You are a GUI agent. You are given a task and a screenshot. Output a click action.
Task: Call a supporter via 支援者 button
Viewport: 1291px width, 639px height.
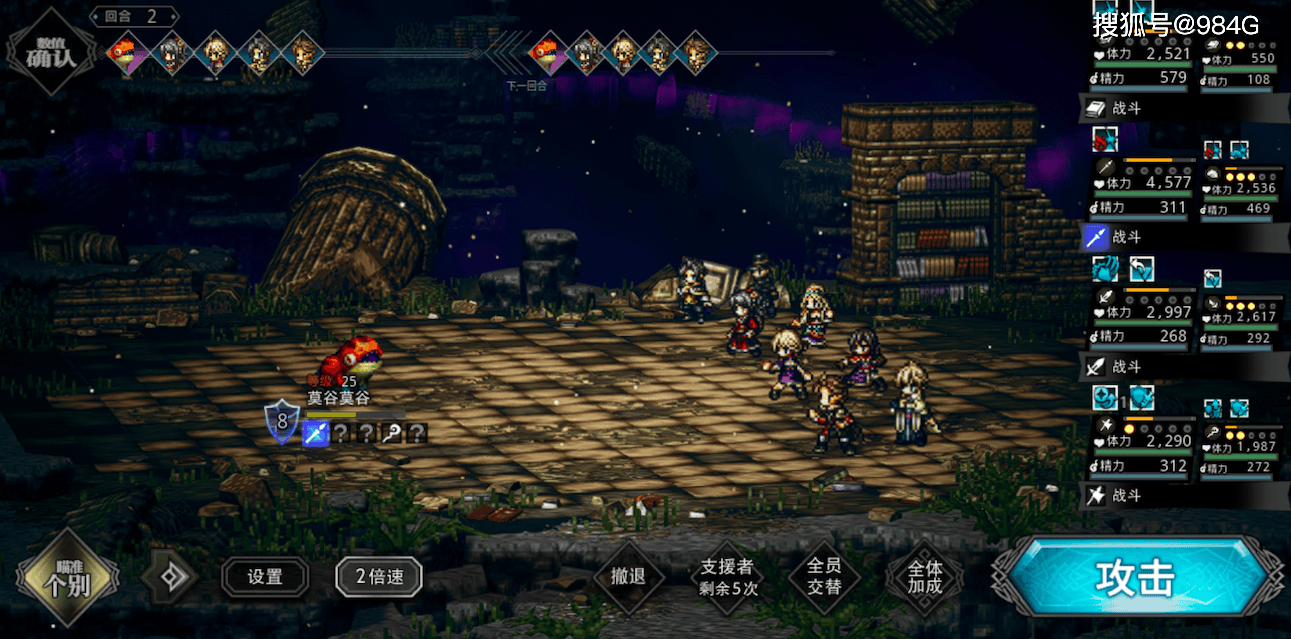click(x=728, y=578)
